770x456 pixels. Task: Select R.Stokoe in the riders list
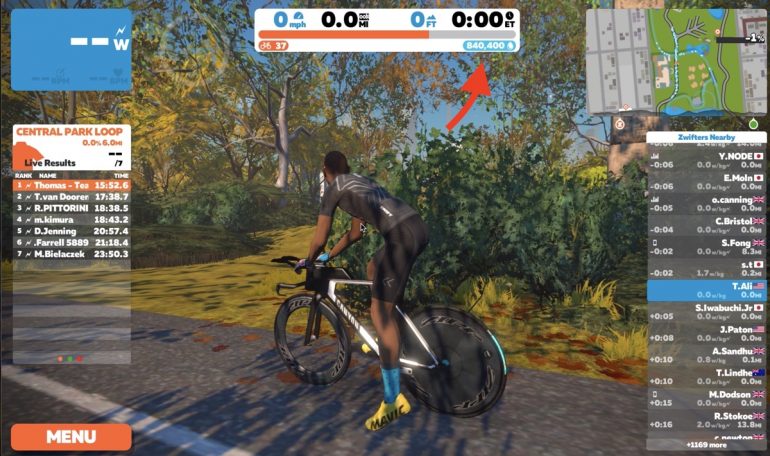[707, 420]
